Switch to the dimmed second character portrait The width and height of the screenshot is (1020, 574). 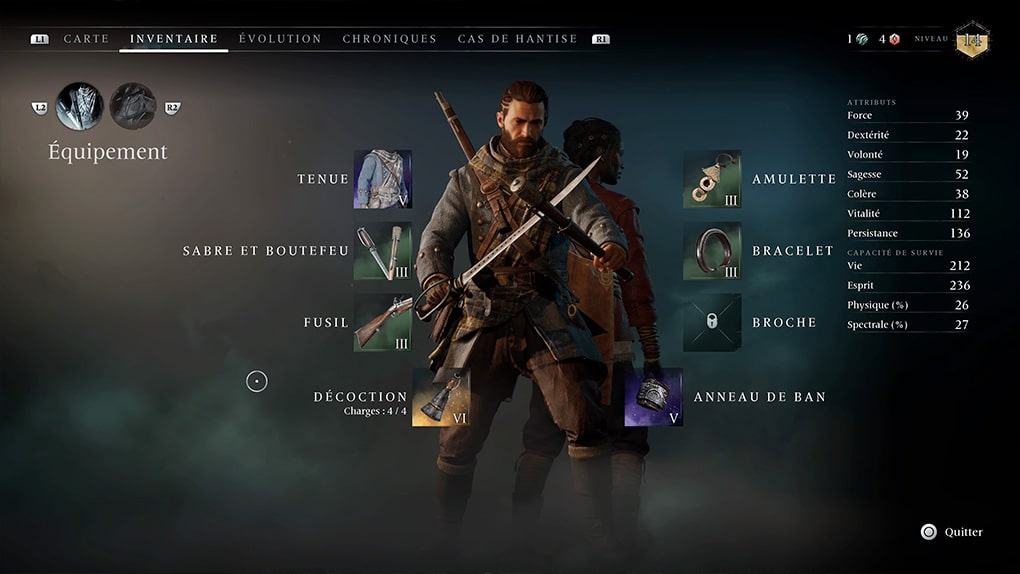[132, 106]
